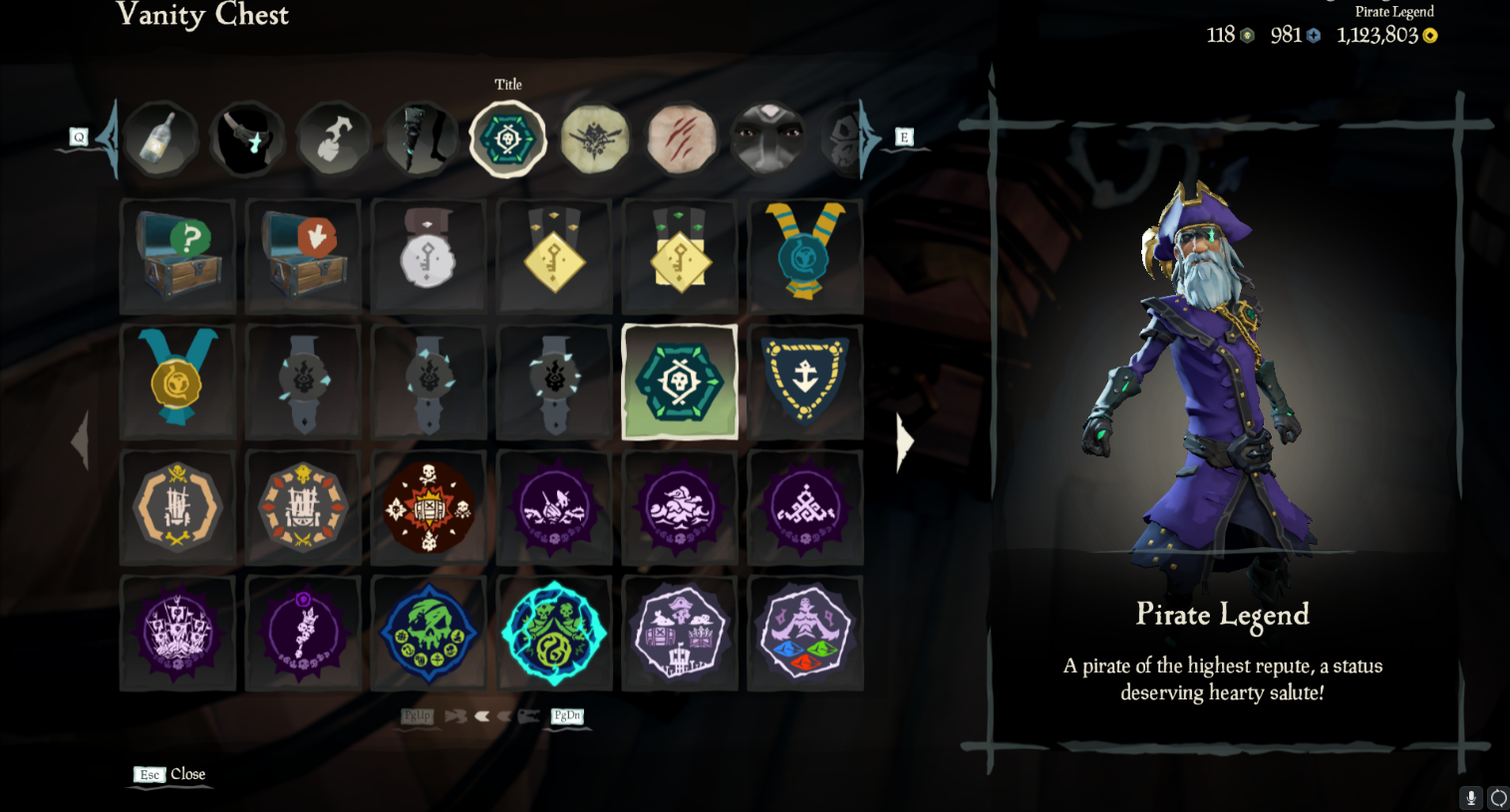1510x812 pixels.
Task: Pick the emblem with red, blue, green gems
Action: tap(805, 633)
